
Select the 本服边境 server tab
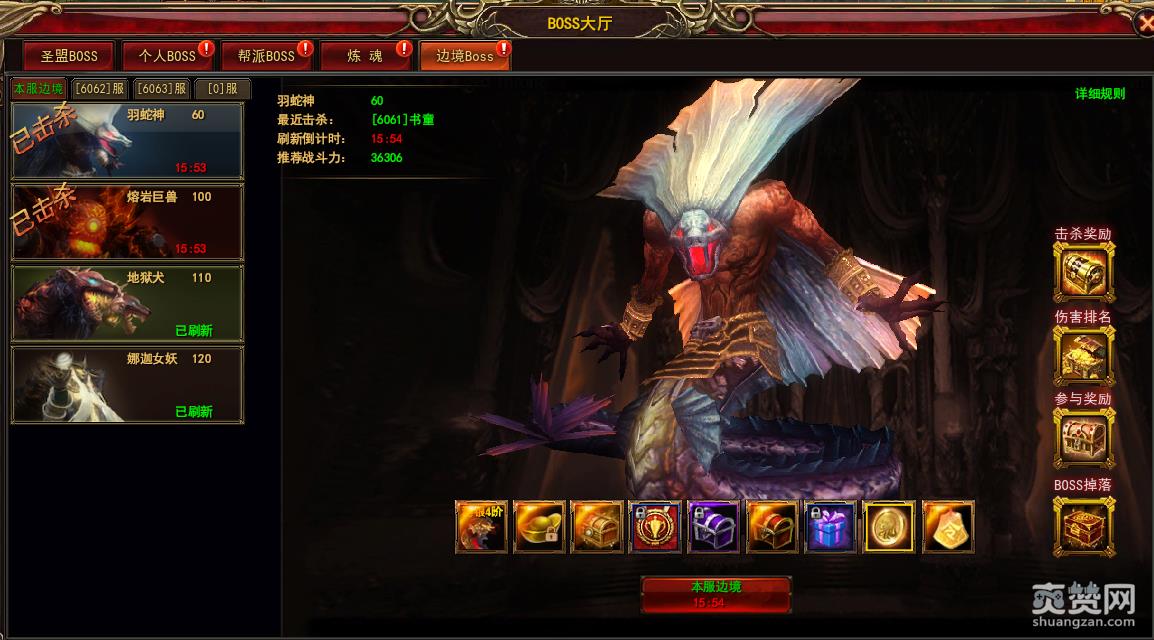(x=38, y=88)
